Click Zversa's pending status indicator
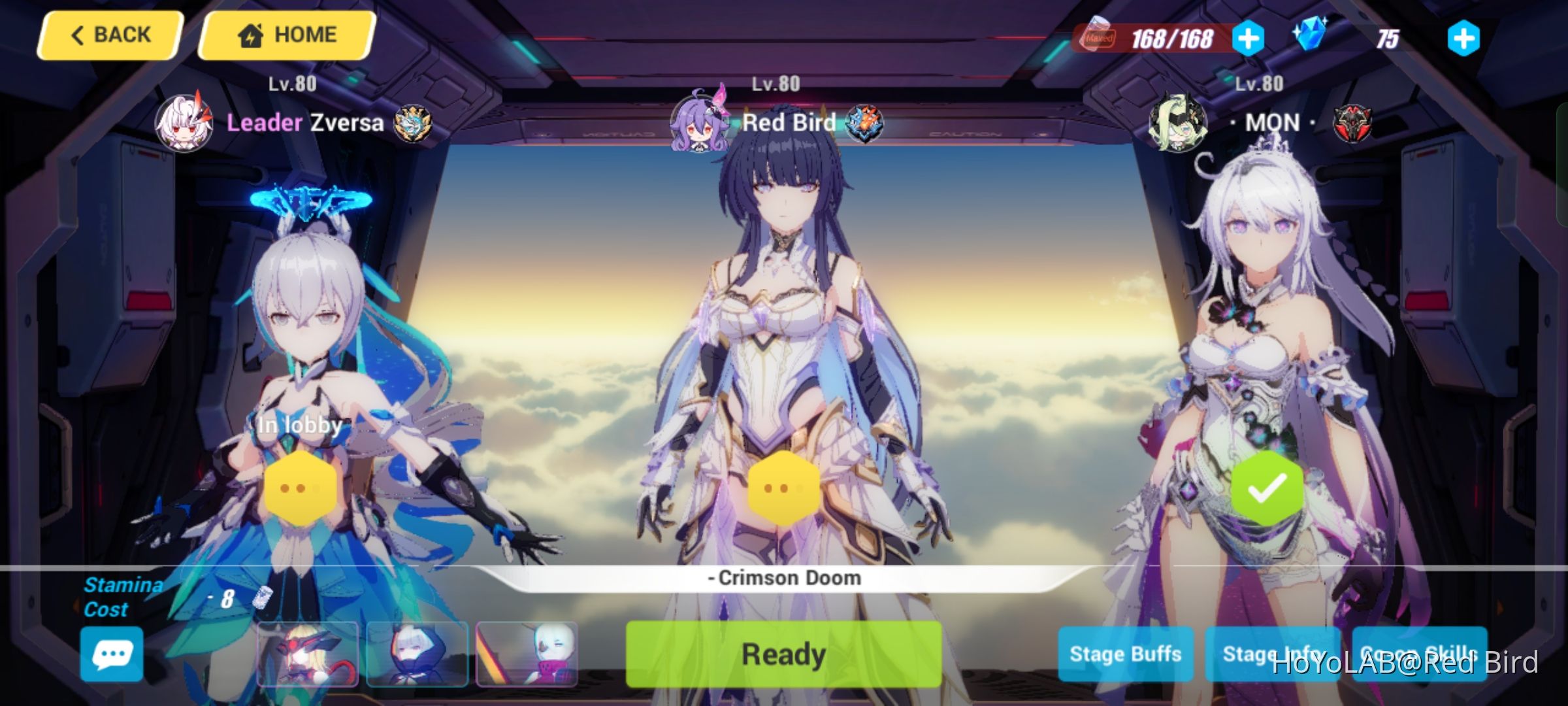The height and width of the screenshot is (706, 1568). [302, 486]
